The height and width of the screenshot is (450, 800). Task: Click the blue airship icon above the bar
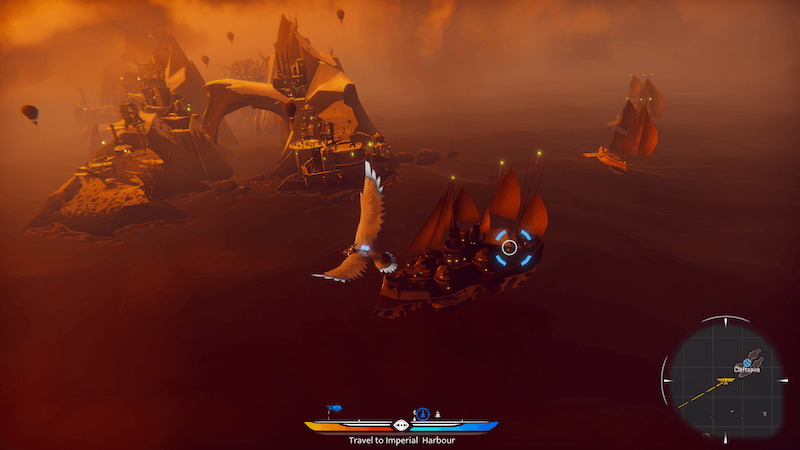335,409
